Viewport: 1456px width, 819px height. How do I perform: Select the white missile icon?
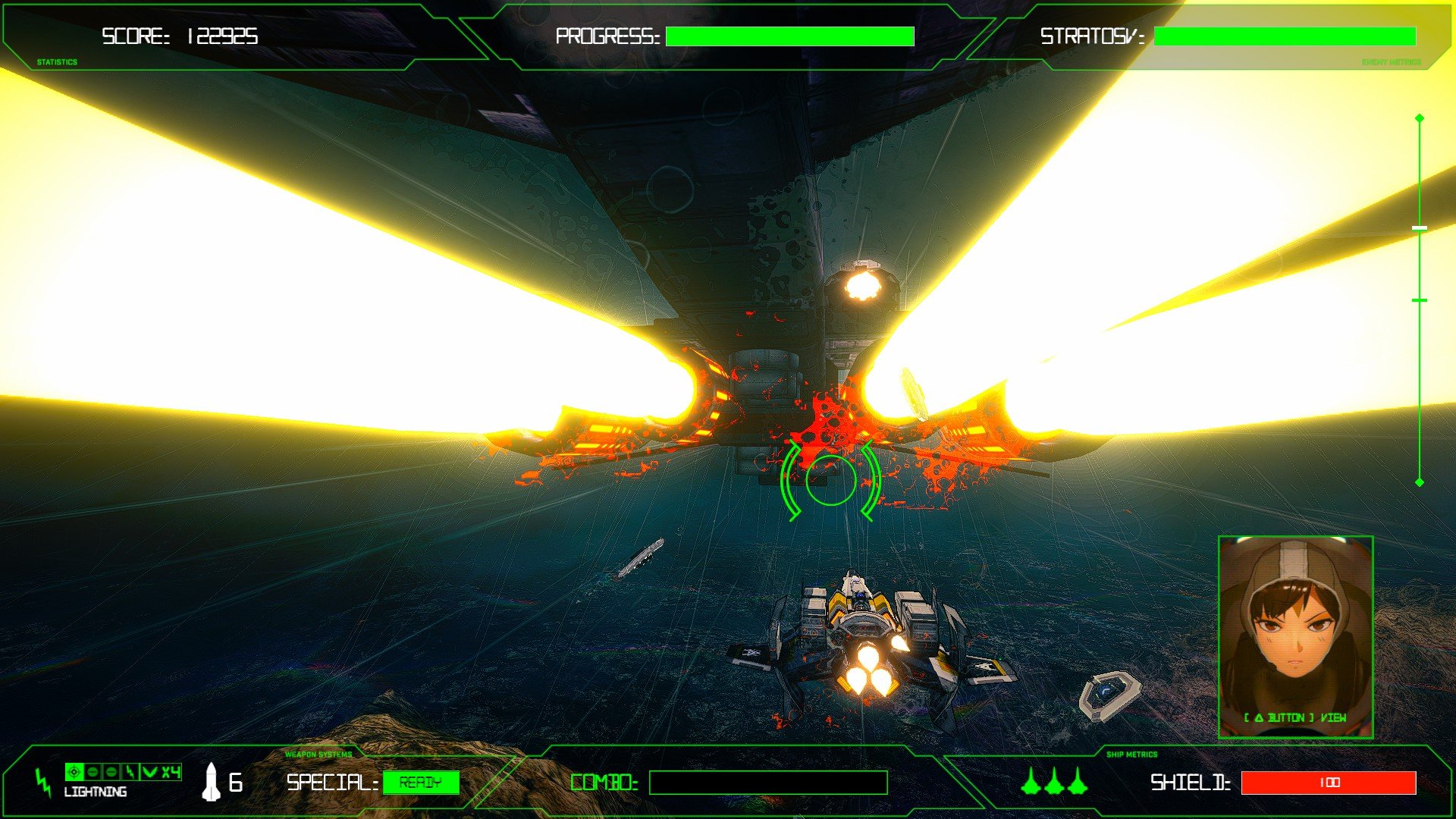pos(211,782)
